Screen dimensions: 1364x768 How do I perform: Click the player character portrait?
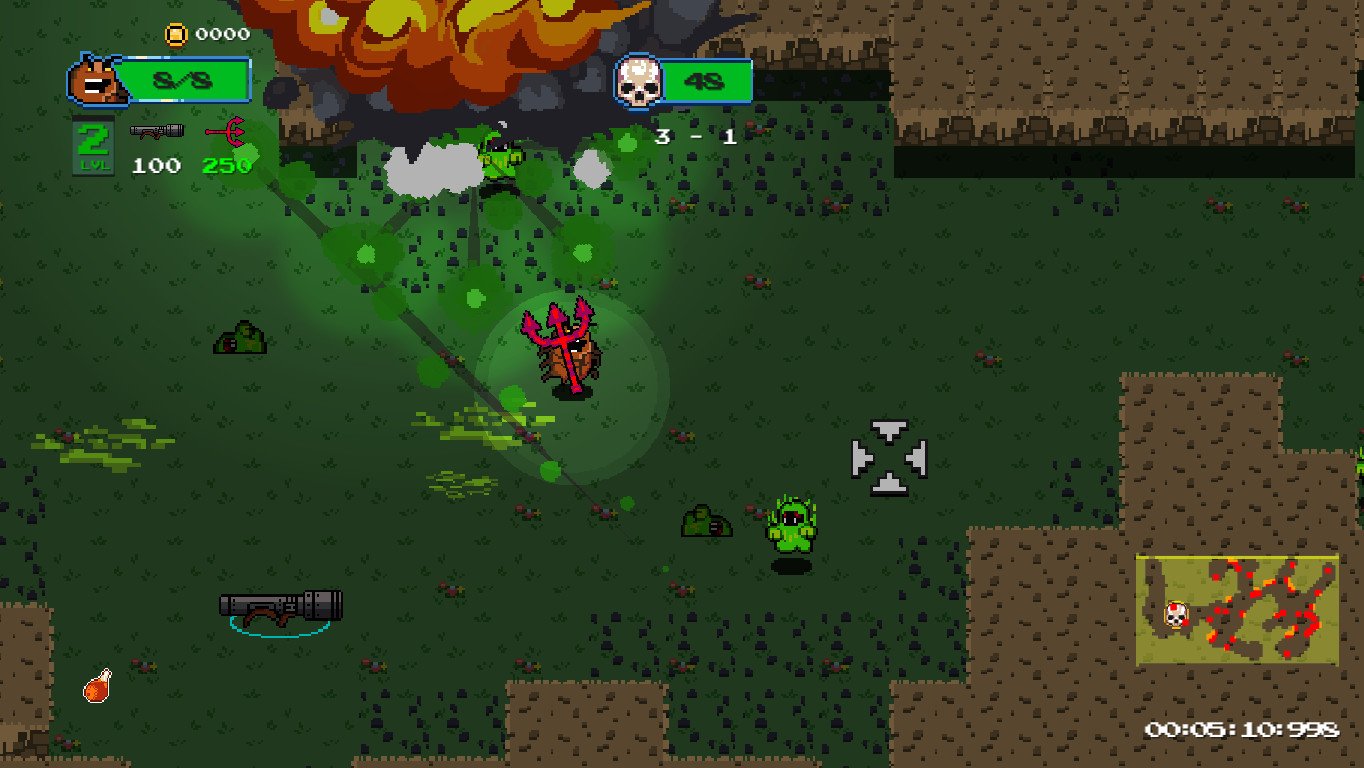coord(95,83)
